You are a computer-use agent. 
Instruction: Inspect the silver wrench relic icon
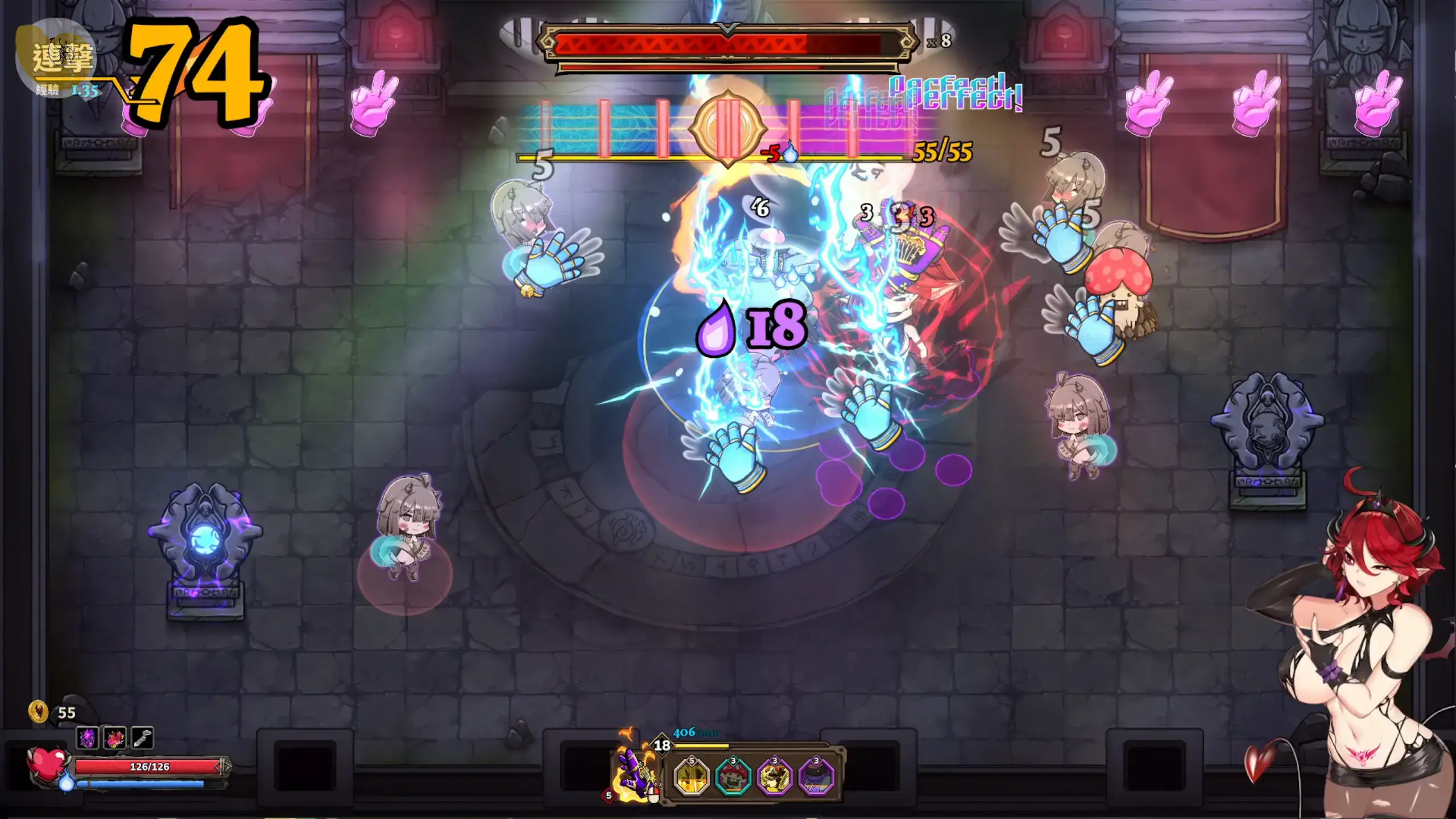click(142, 738)
